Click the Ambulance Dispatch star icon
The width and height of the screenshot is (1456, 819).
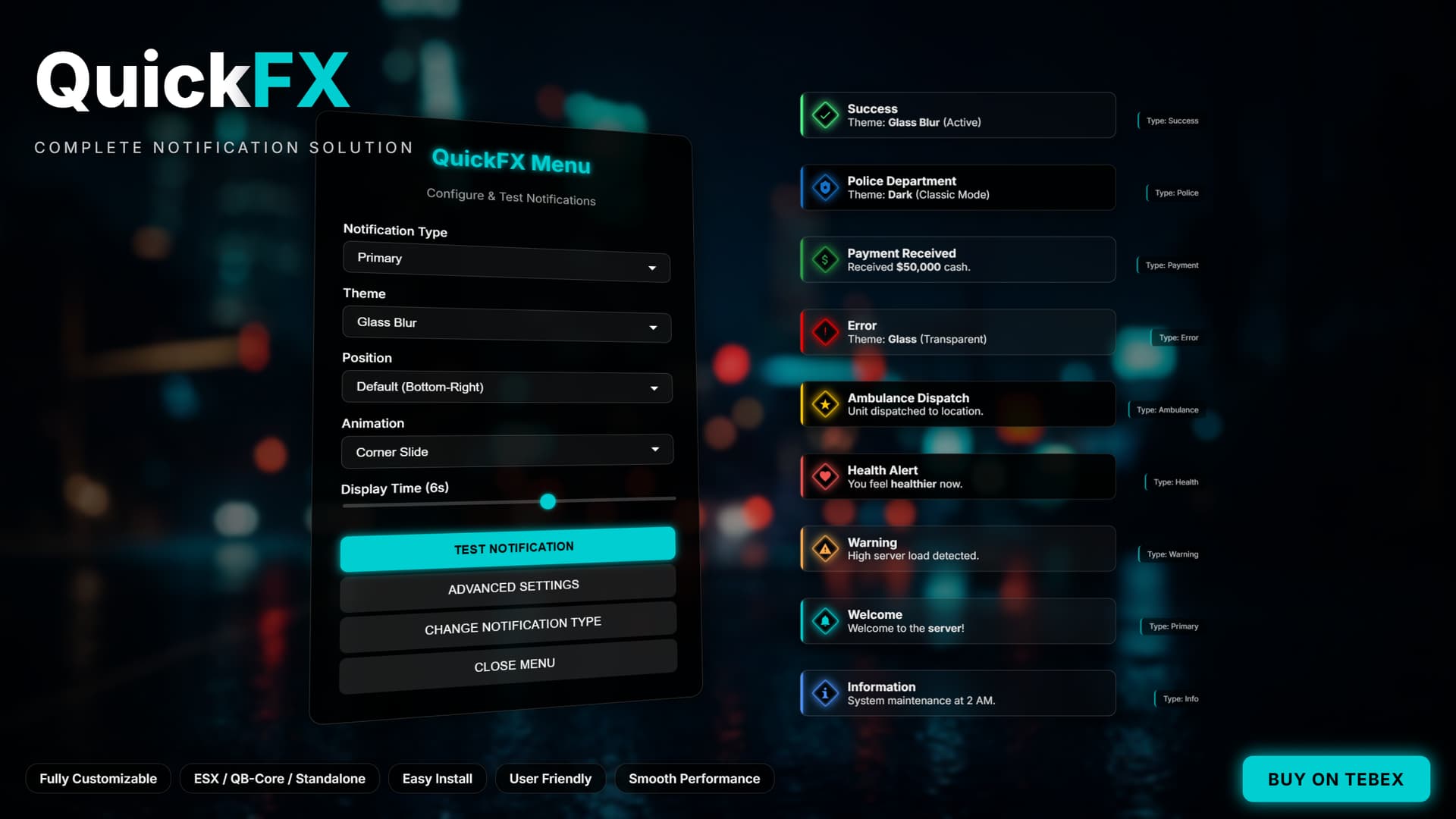point(824,403)
